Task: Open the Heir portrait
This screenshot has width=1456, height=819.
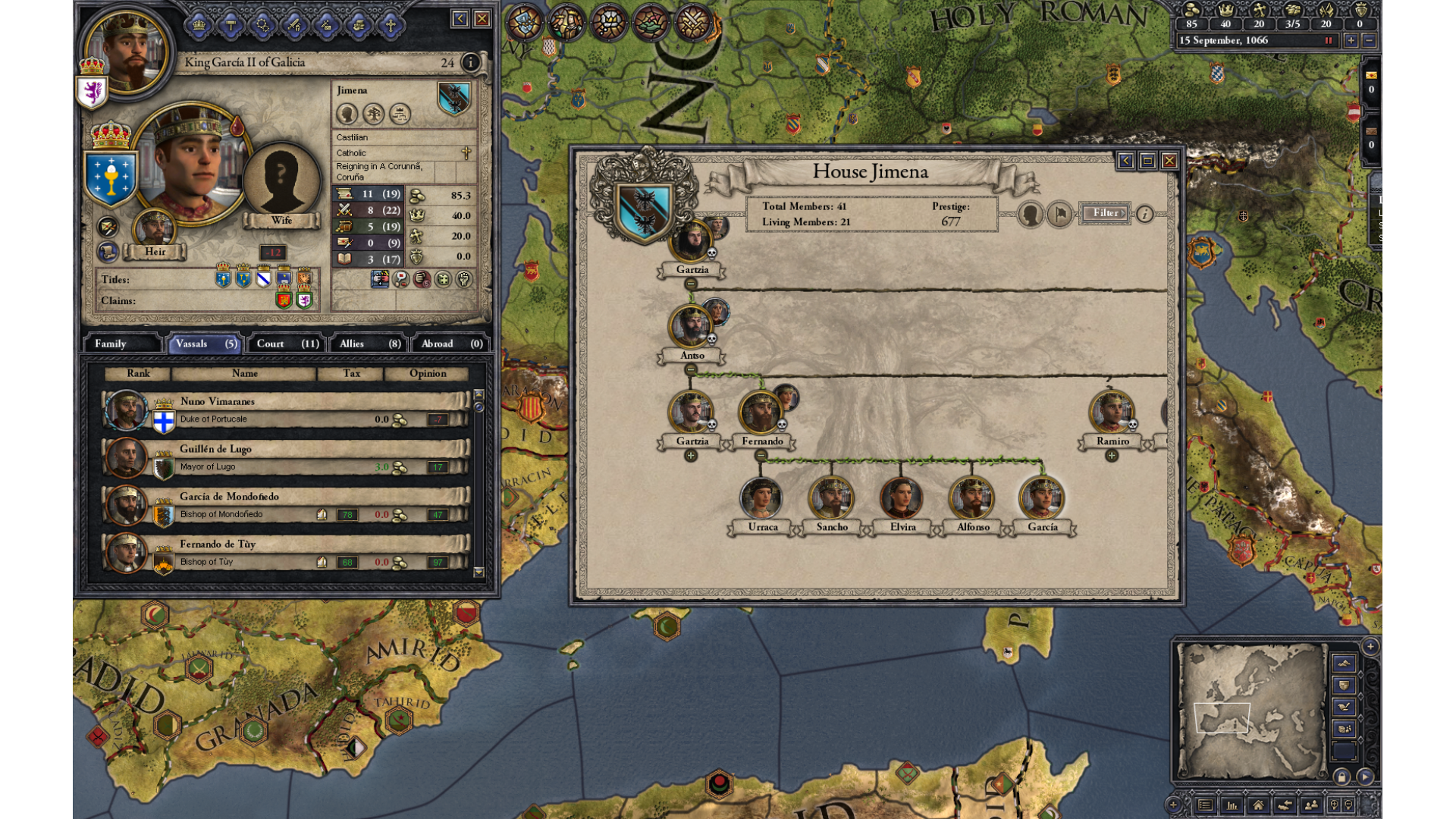Action: click(155, 229)
